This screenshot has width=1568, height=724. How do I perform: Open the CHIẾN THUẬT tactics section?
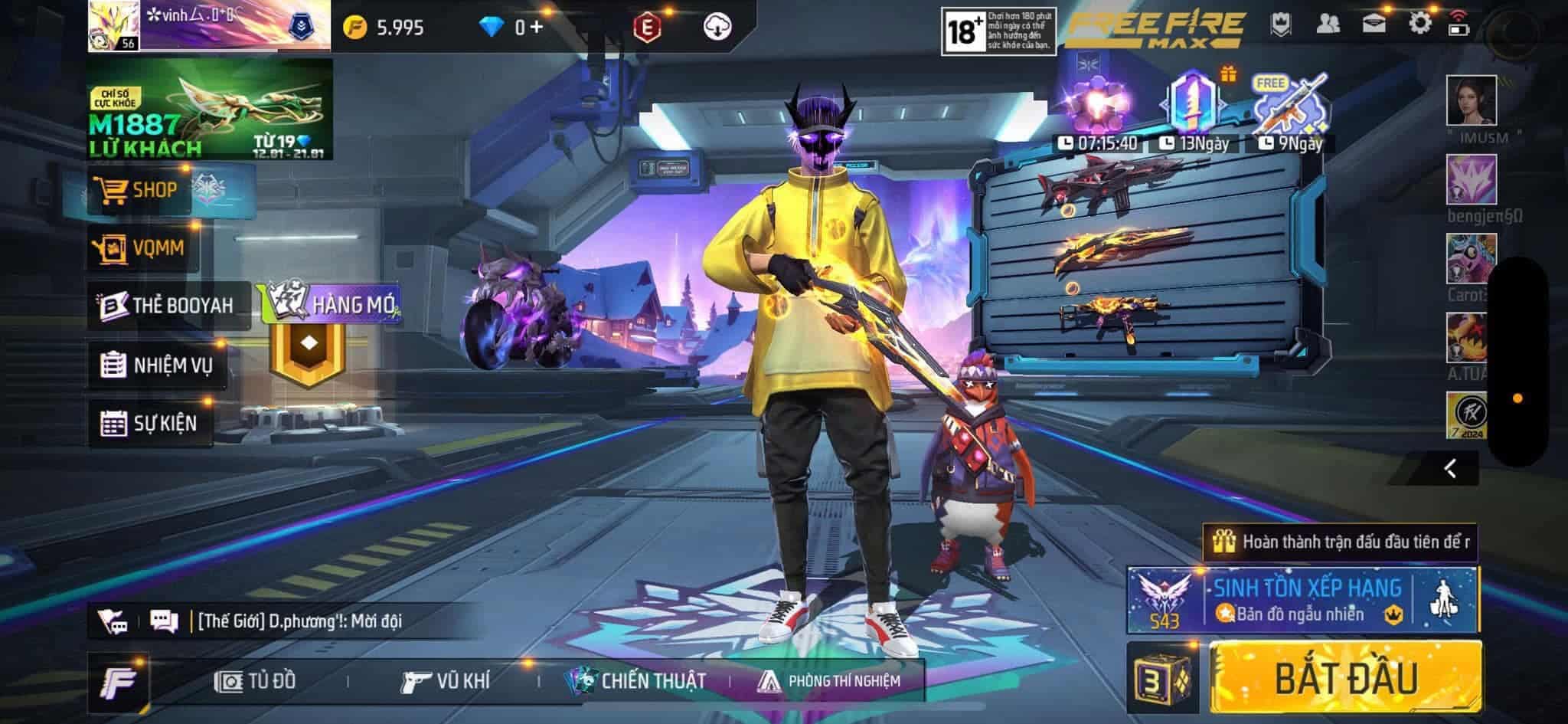click(635, 681)
